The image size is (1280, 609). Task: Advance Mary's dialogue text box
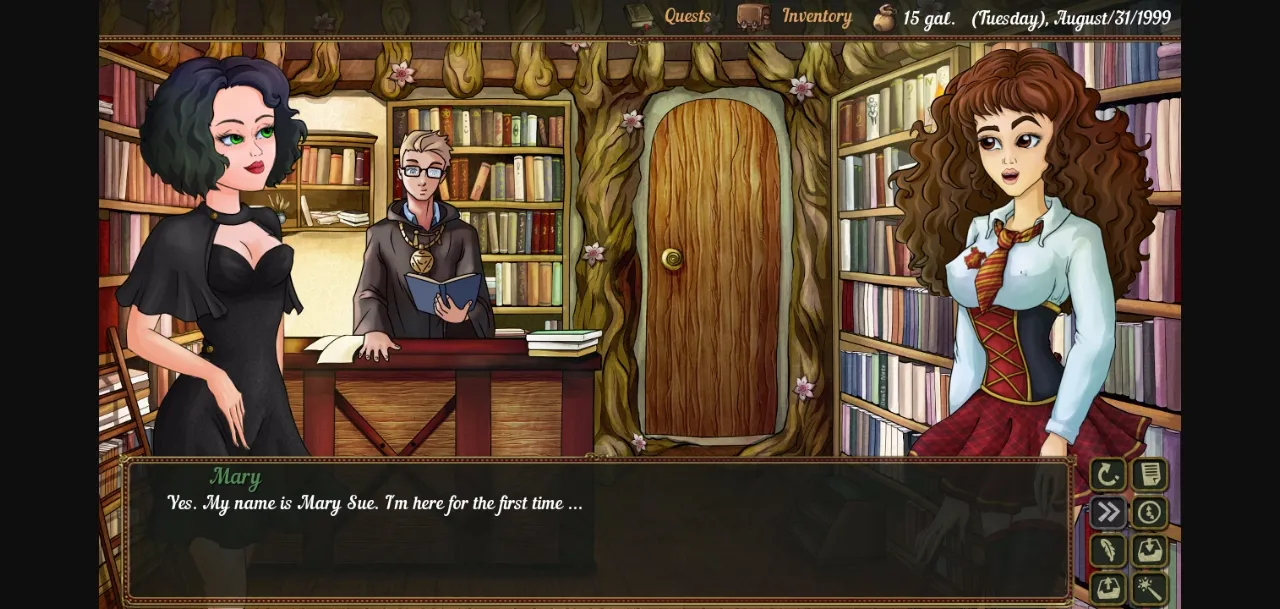(x=600, y=530)
